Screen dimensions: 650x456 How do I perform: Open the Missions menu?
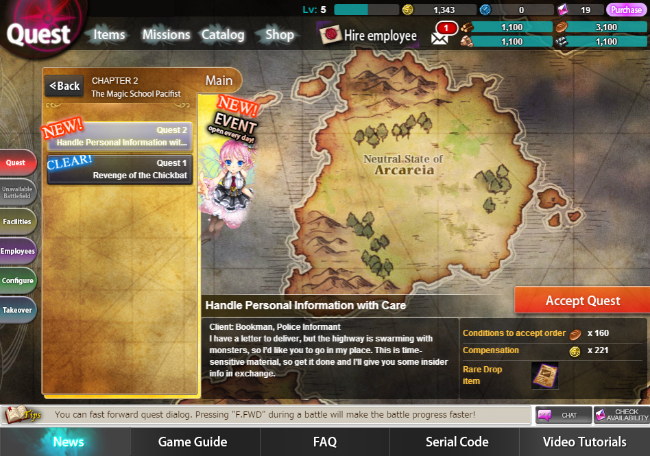point(166,35)
